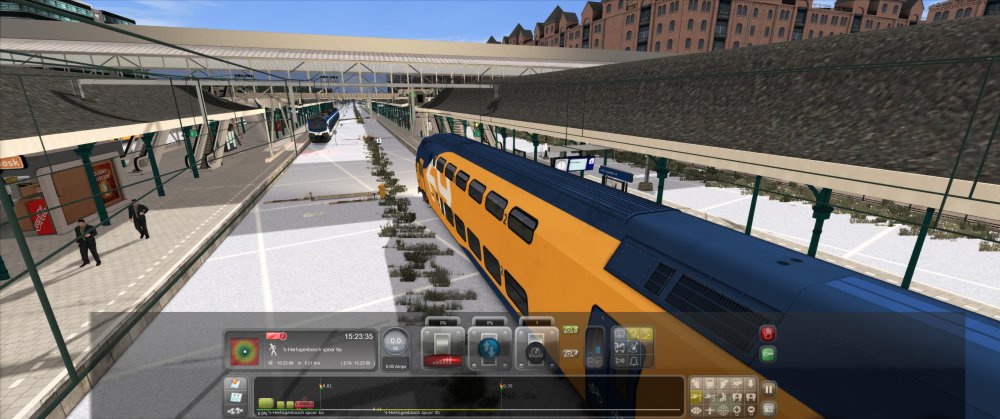Toggle the headlights icon
This screenshot has width=1000, height=419.
pos(633,335)
